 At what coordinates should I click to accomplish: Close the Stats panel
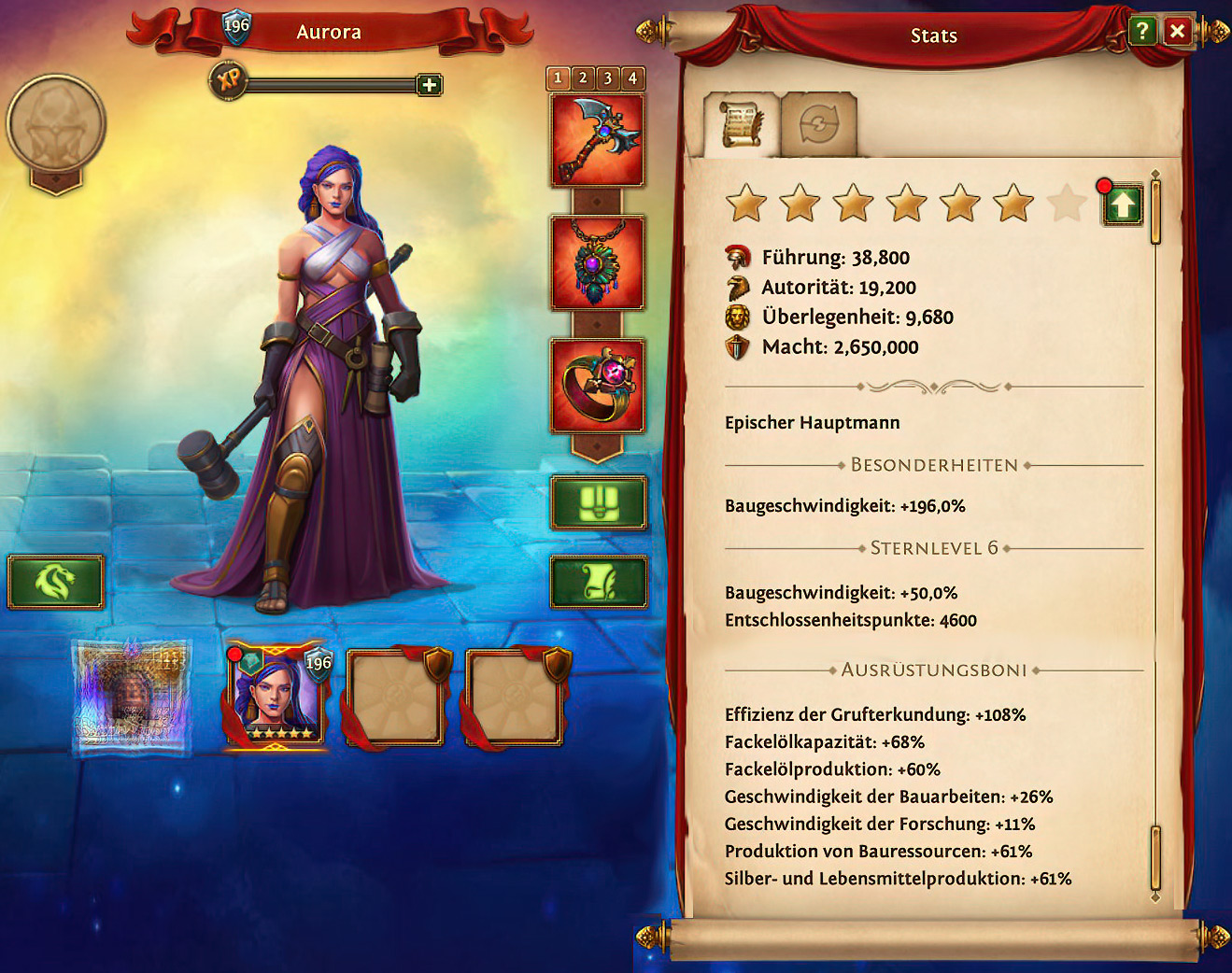pos(1177,32)
